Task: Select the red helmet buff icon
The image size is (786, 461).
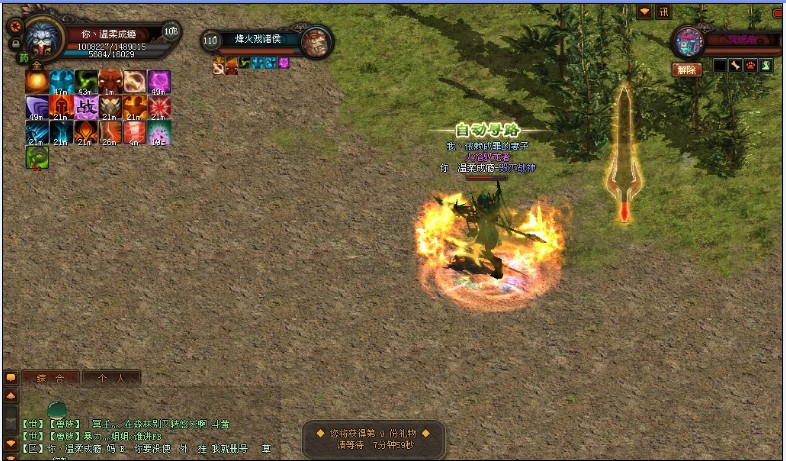Action: coord(61,107)
